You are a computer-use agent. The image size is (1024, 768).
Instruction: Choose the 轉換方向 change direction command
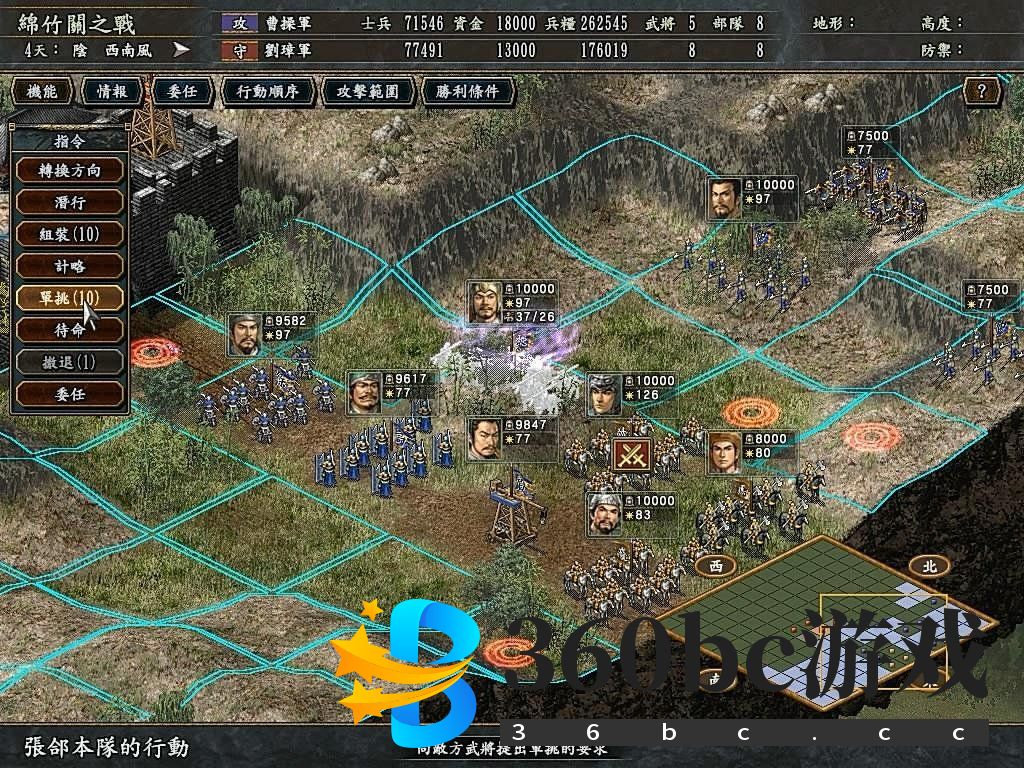tap(70, 170)
